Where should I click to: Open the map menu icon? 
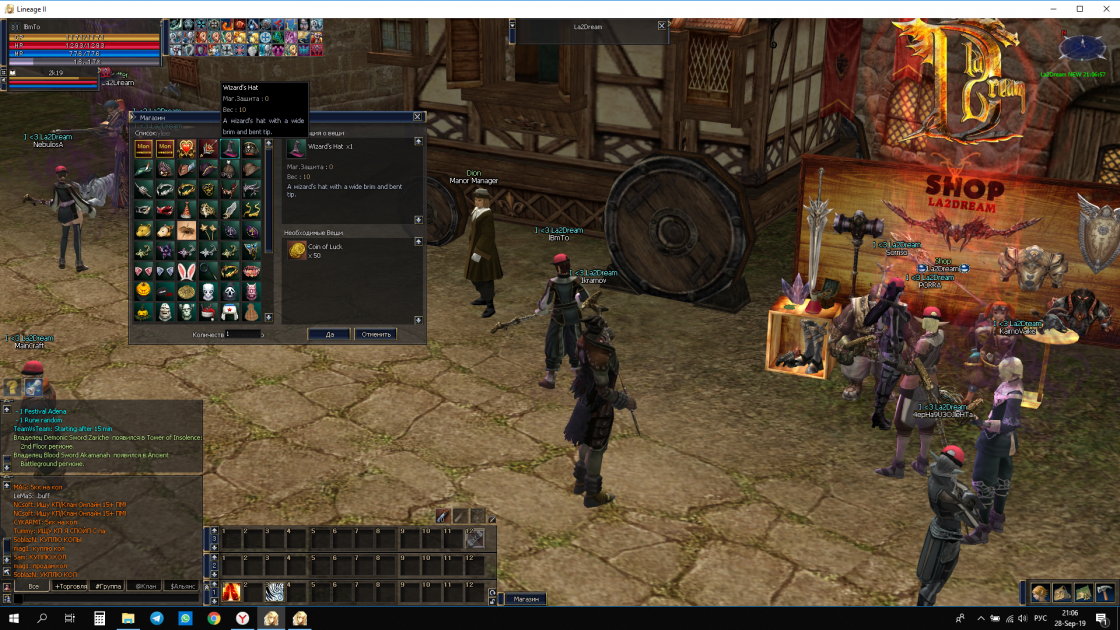tap(1083, 593)
